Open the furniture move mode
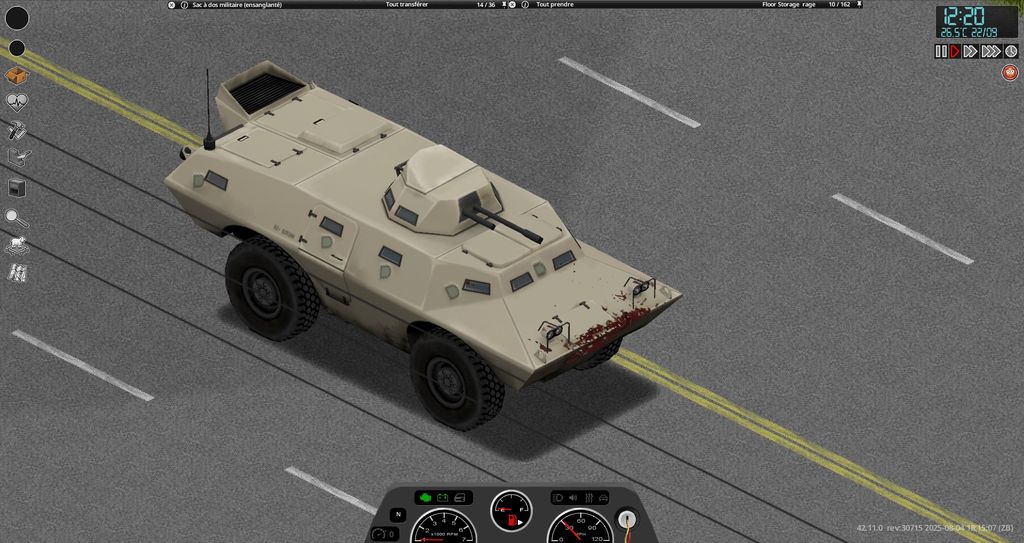1024x543 pixels. (x=17, y=157)
